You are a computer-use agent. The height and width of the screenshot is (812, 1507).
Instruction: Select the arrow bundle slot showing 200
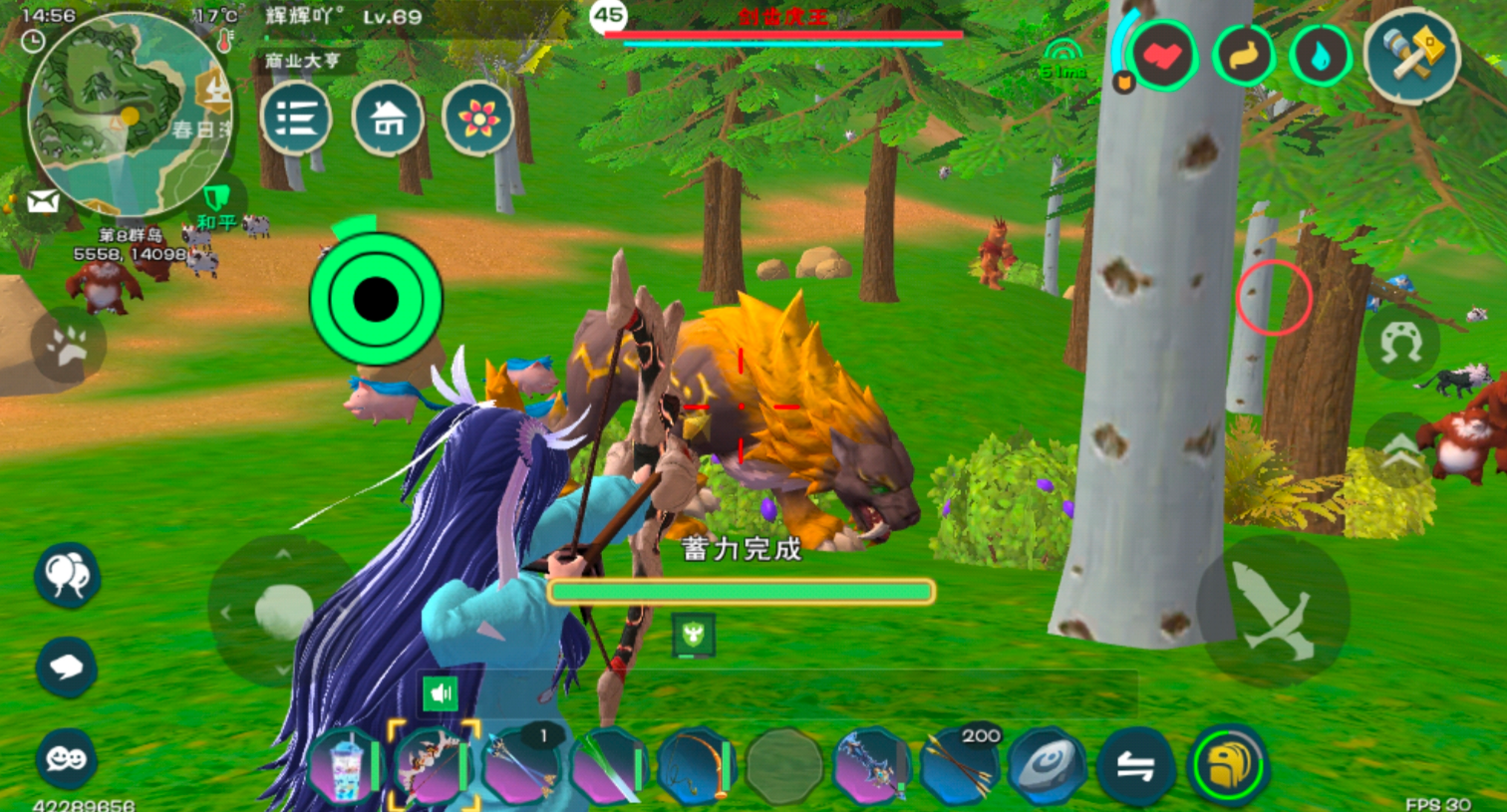click(x=959, y=766)
